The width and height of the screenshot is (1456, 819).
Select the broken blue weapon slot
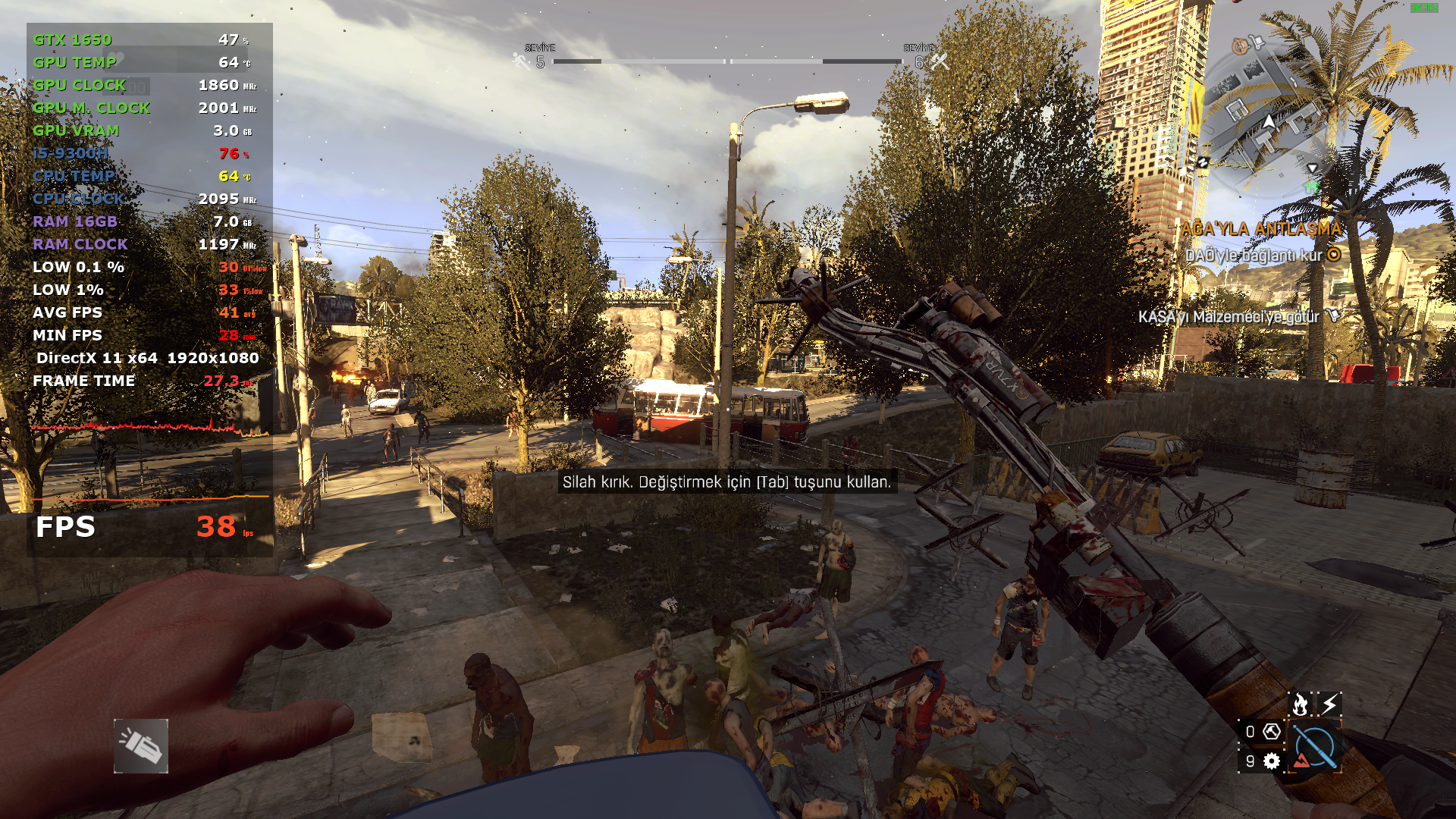pos(1315,747)
